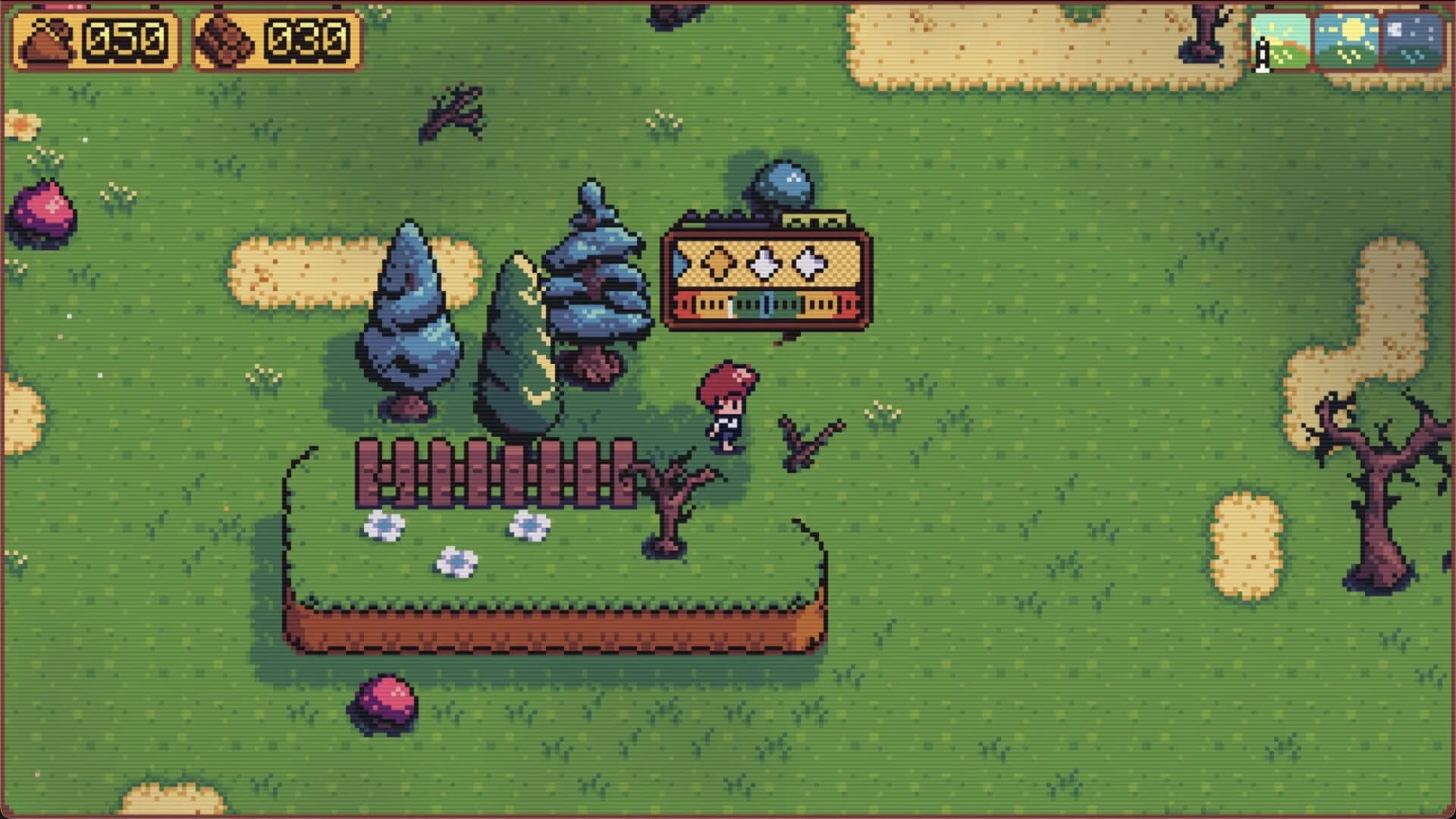Click the blue marker on the gauge slider
1456x819 pixels.
click(766, 305)
